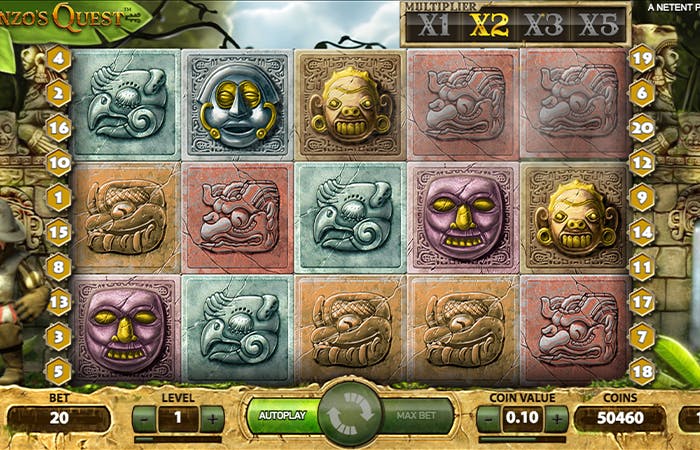The width and height of the screenshot is (700, 450).
Task: Highlight payline 19 marker
Action: [x=642, y=57]
